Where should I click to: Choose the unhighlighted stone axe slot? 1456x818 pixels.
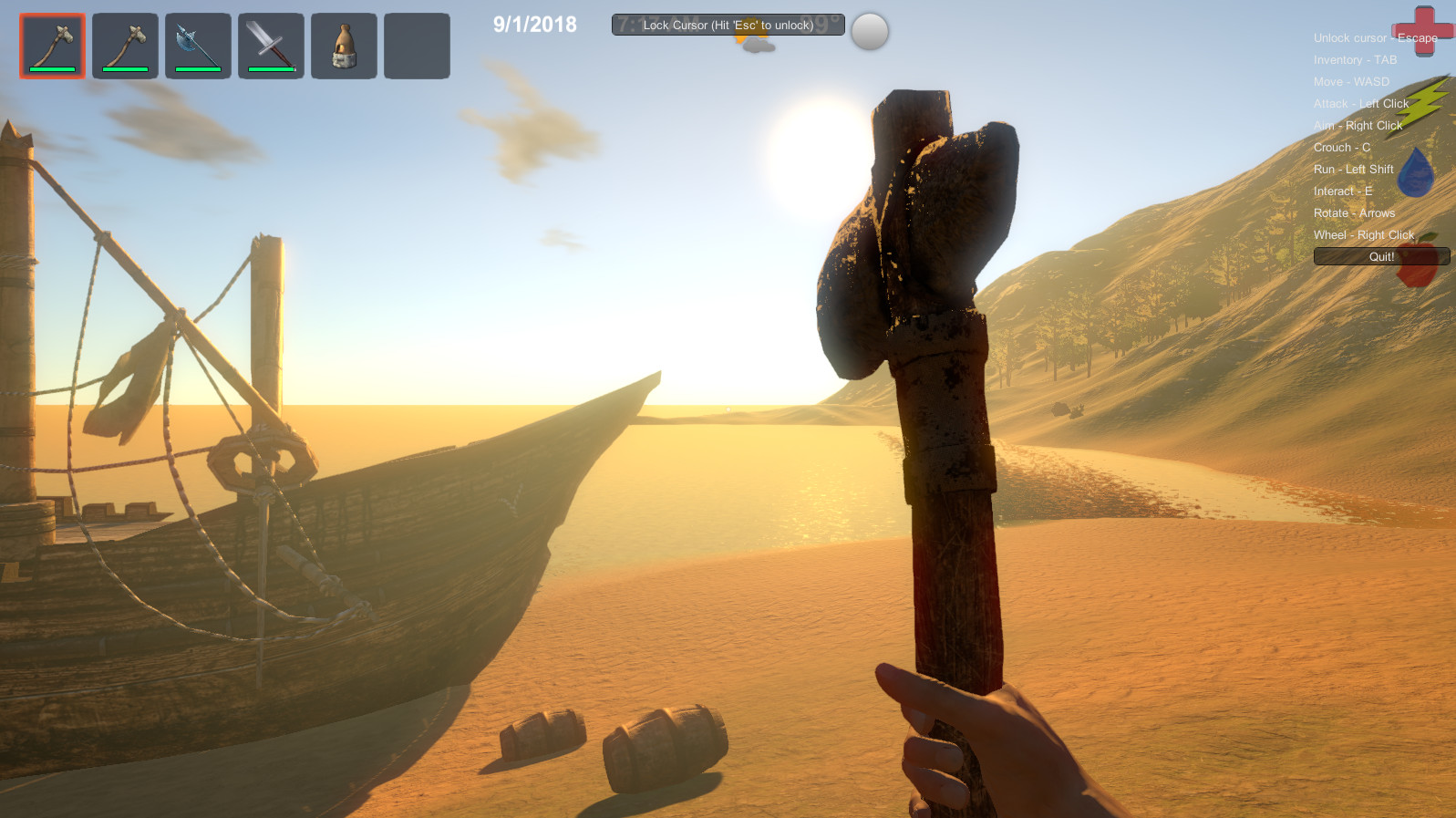(x=125, y=46)
